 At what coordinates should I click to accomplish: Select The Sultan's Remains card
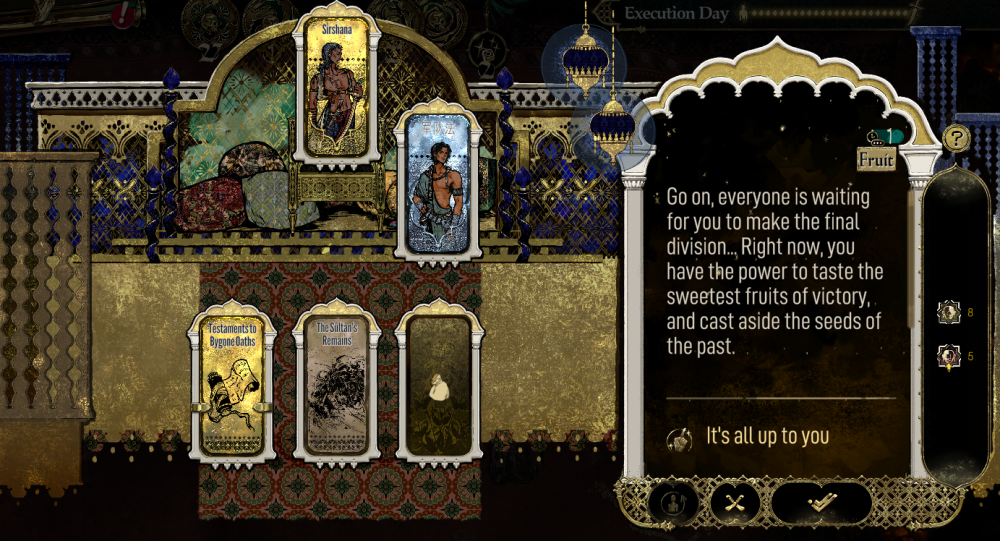coord(336,386)
